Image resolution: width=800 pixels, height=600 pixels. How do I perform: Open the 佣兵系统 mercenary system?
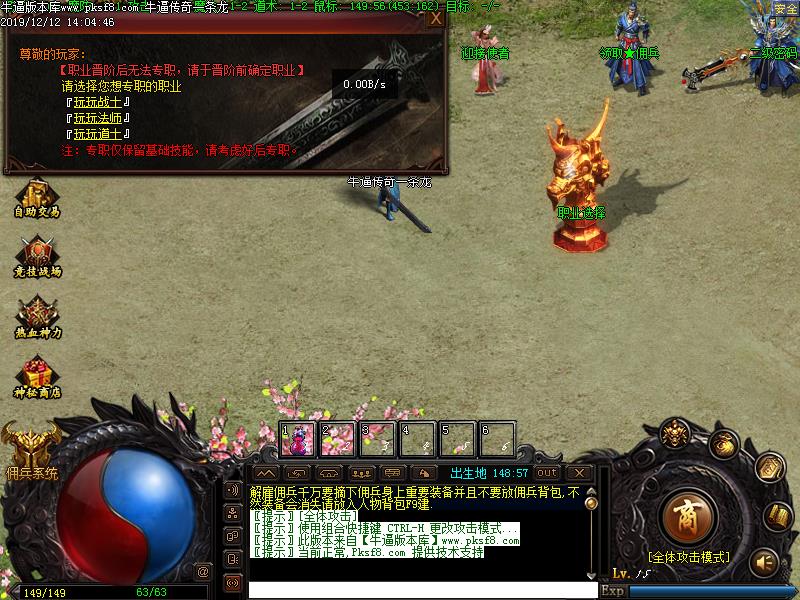point(31,450)
